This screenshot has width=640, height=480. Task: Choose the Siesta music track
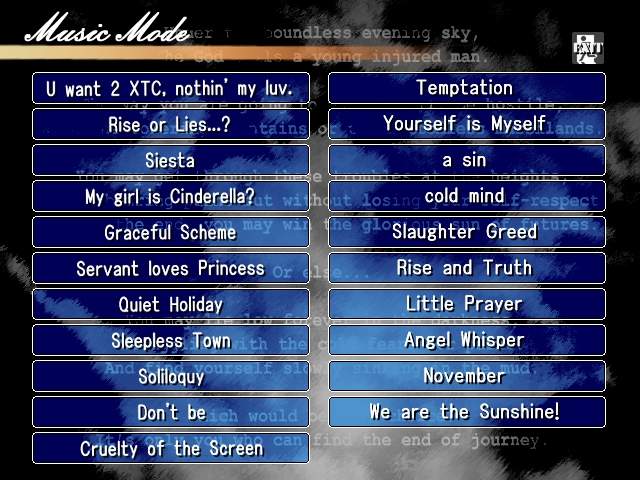[170, 160]
